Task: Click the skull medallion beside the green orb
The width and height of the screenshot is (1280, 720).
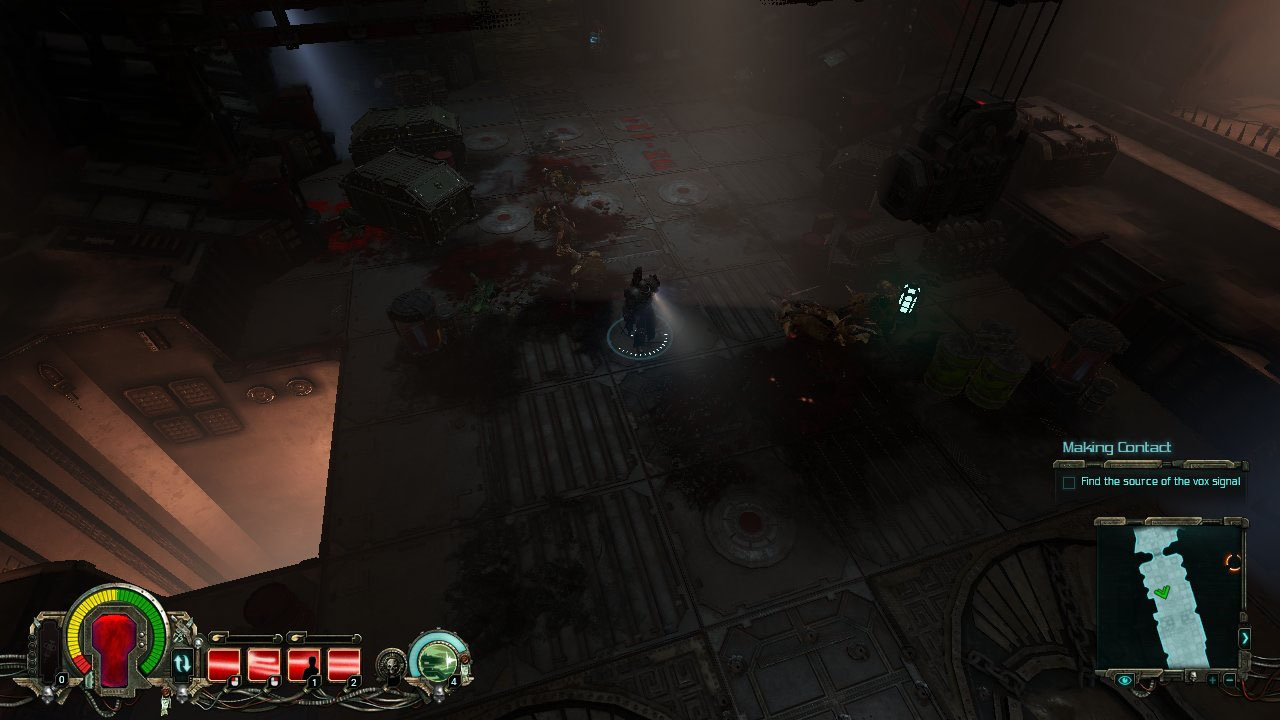Action: 391,662
